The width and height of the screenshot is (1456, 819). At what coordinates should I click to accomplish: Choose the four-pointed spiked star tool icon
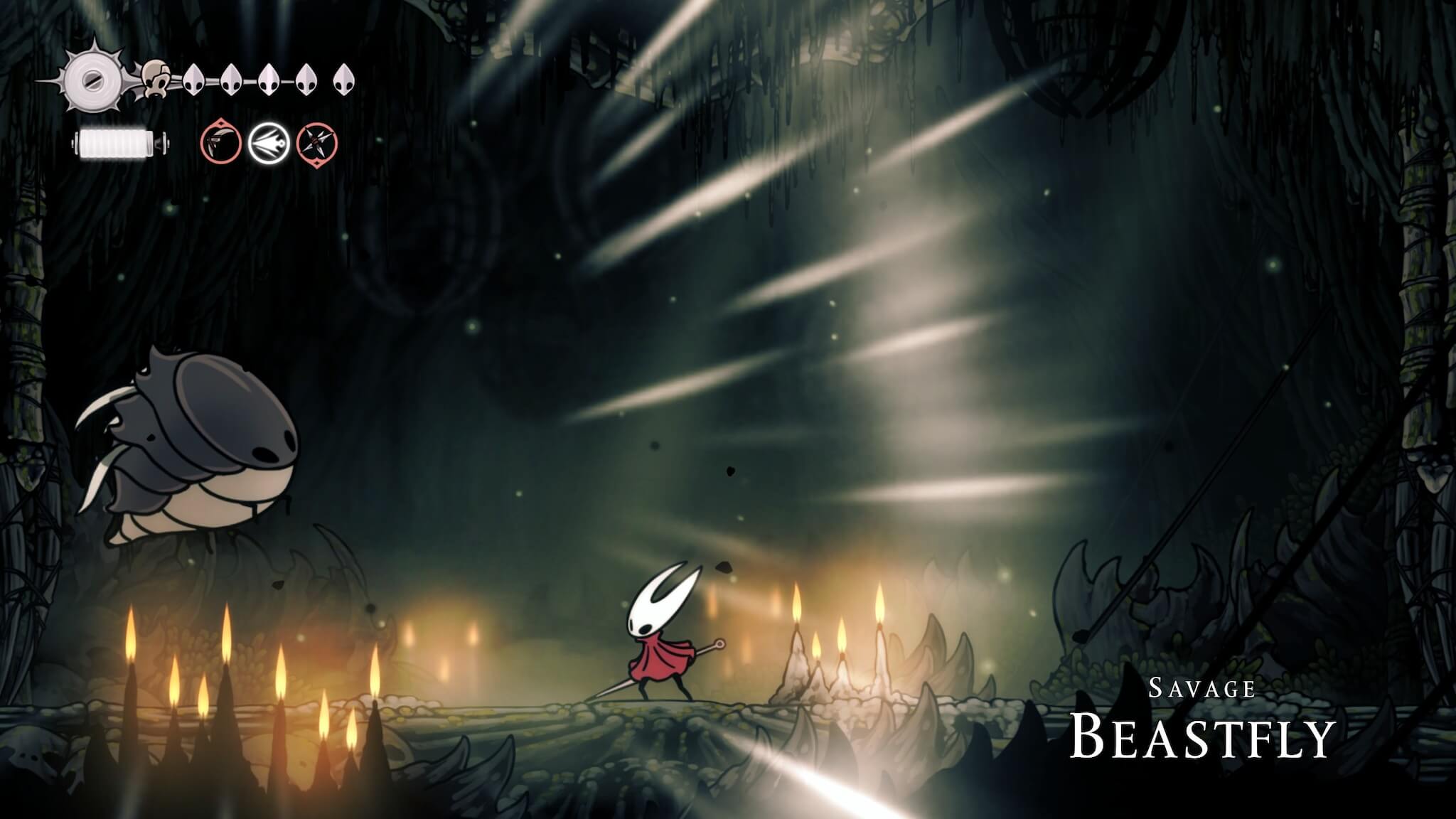click(317, 143)
